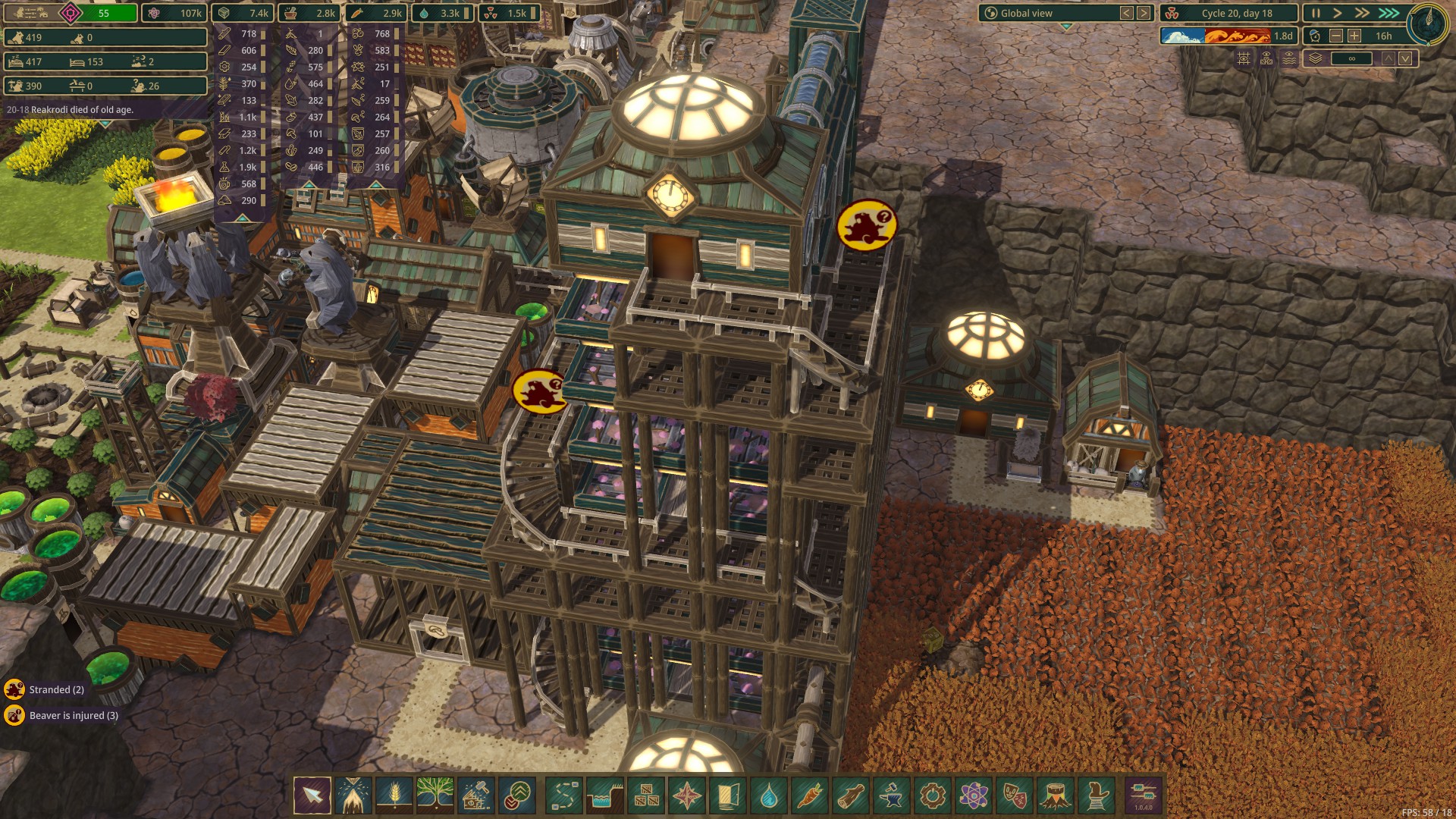Expand the water resource counter
This screenshot has height=819, width=1456.
point(443,13)
